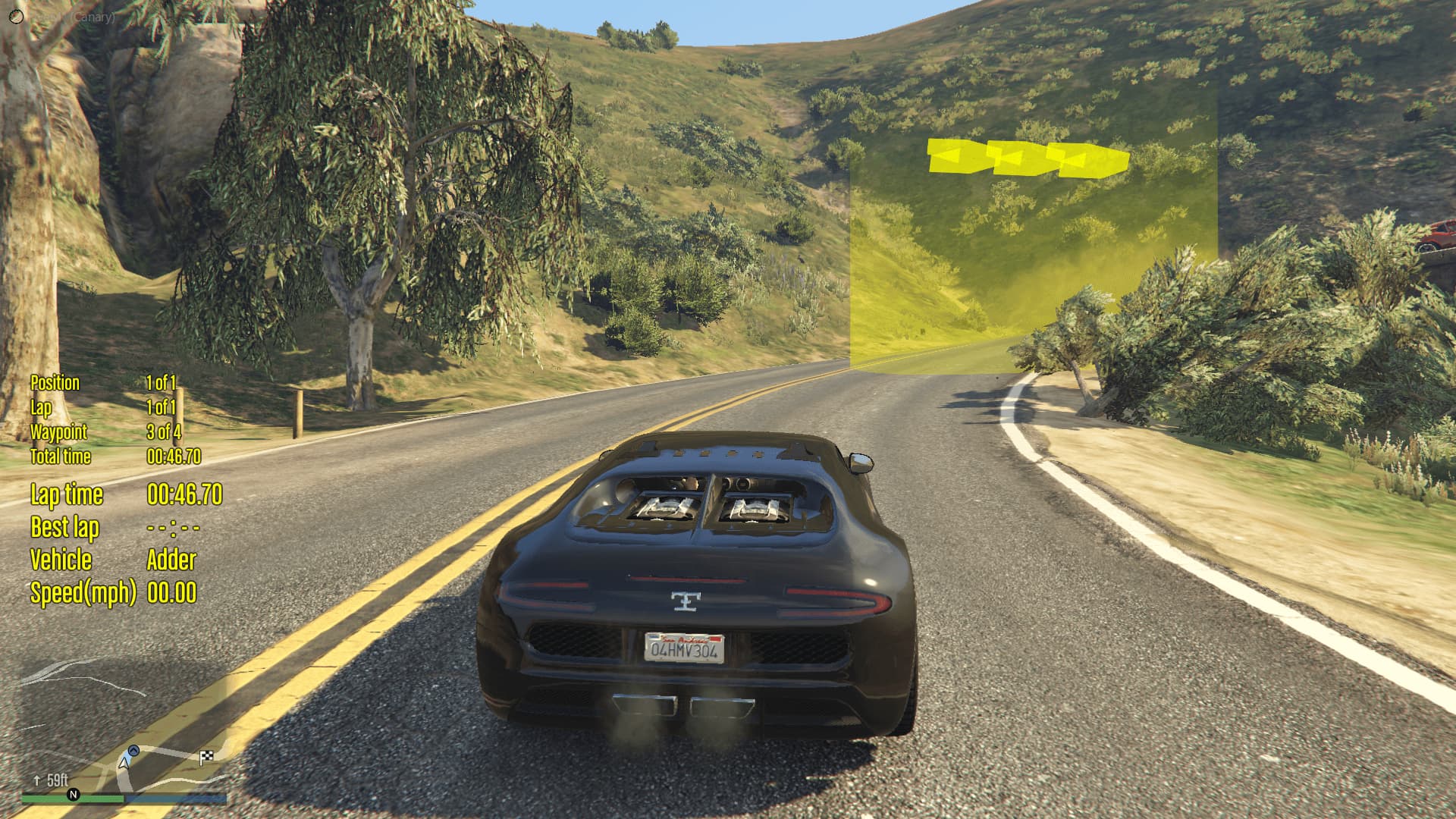The width and height of the screenshot is (1456, 819).
Task: Click the checkered finish flag on the minimap
Action: pos(206,757)
